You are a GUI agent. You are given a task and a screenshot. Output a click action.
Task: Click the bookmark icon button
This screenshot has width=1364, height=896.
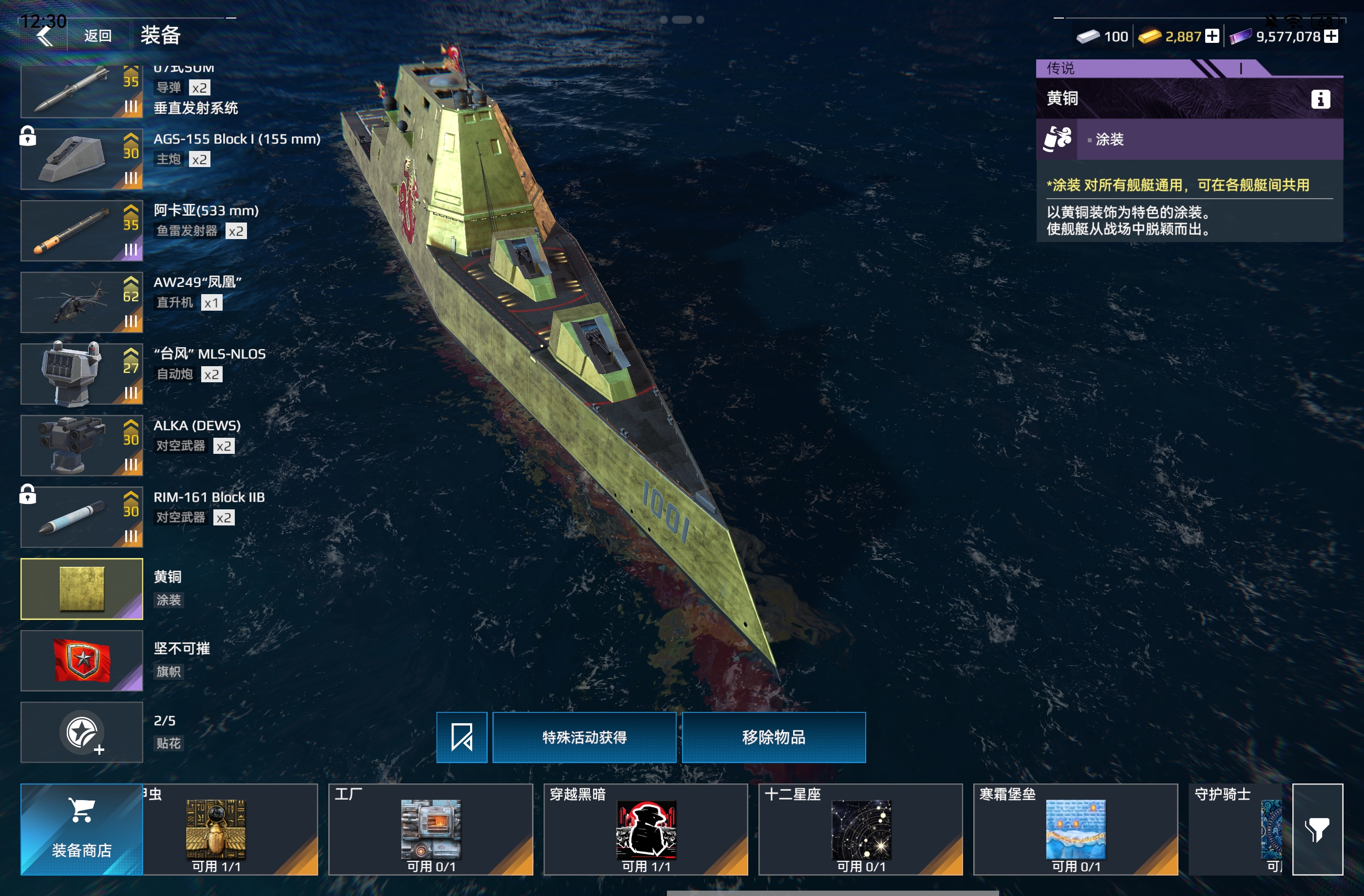(x=461, y=737)
